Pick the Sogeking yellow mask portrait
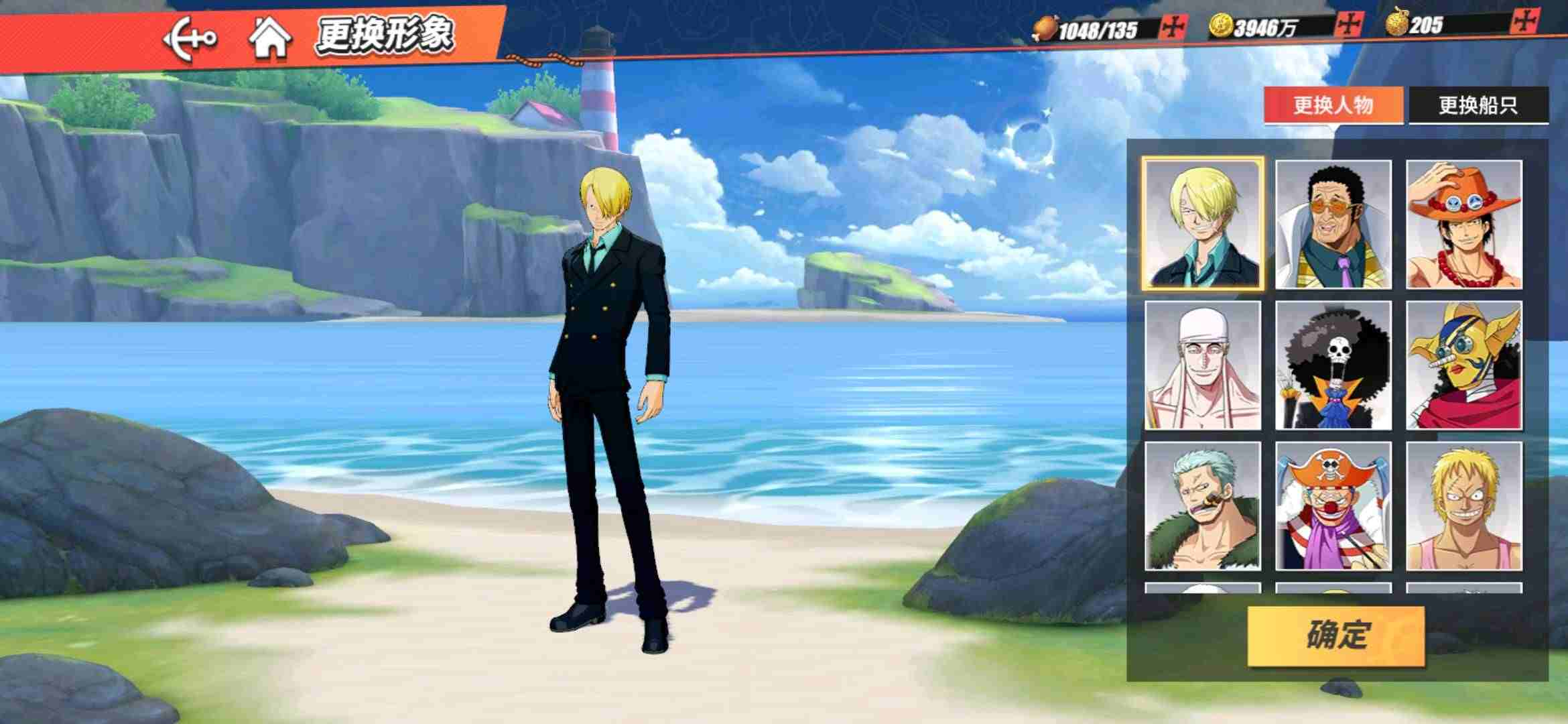Image resolution: width=1568 pixels, height=724 pixels. pyautogui.click(x=1464, y=365)
